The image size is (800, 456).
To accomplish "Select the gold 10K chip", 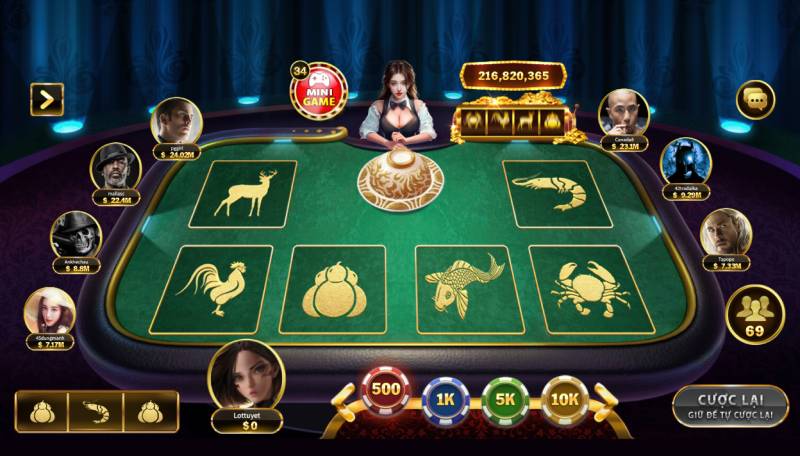I will 564,399.
